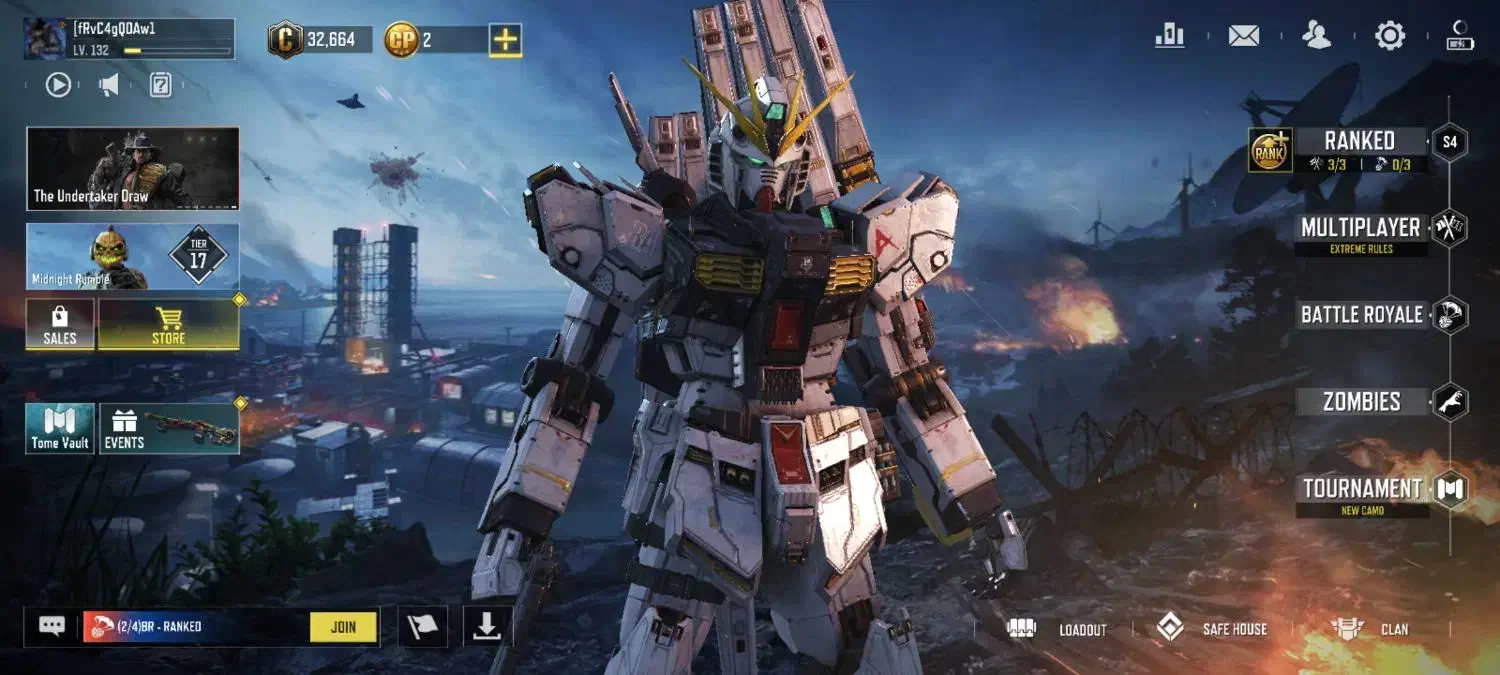Open the Clan page
The image size is (1500, 675).
point(1370,629)
